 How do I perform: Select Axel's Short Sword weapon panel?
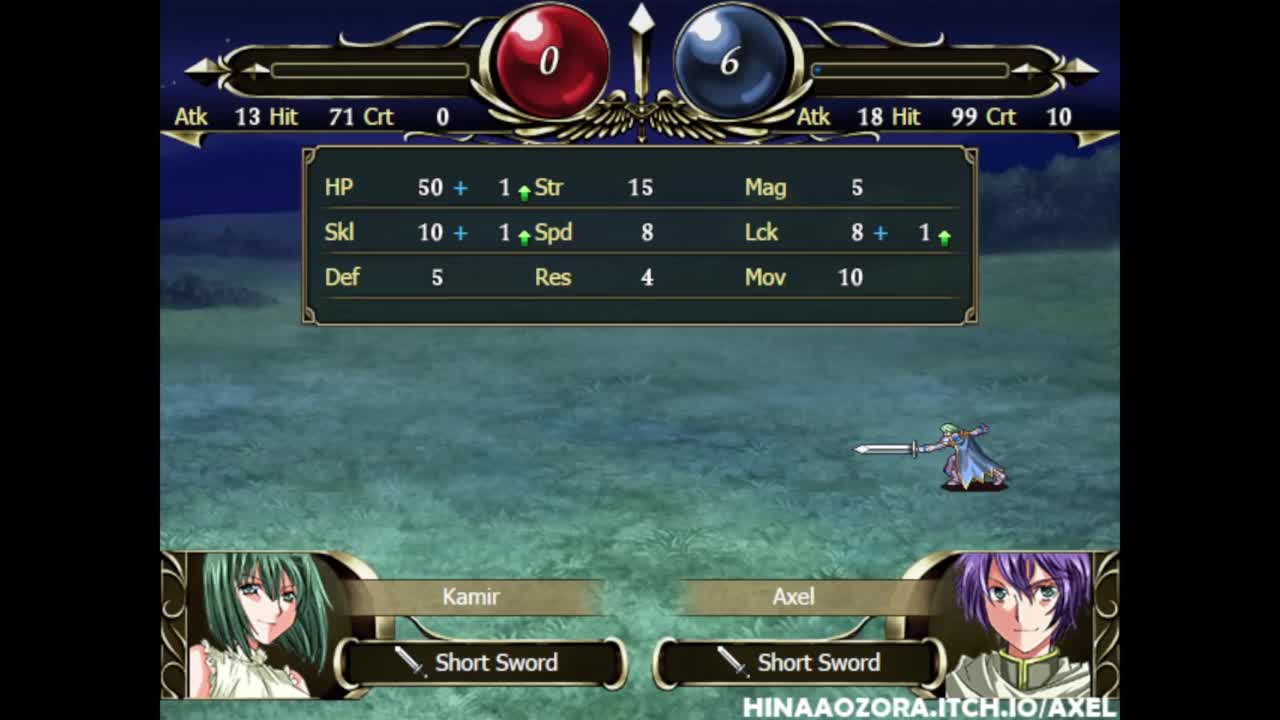[x=800, y=663]
